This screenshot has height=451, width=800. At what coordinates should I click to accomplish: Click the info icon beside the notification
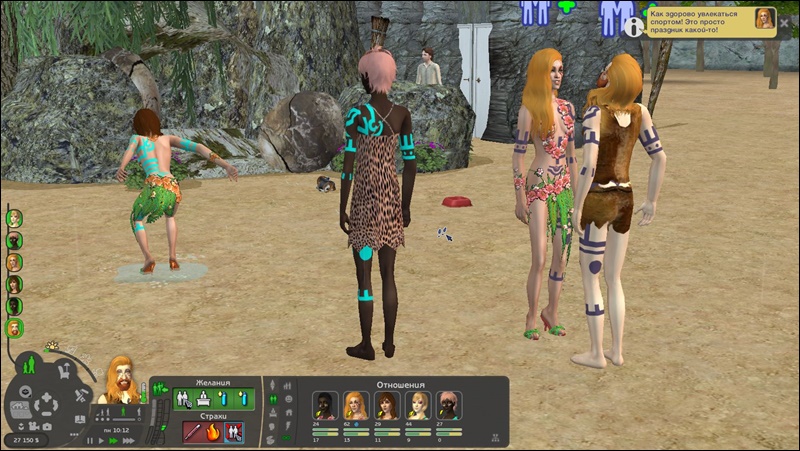(633, 28)
